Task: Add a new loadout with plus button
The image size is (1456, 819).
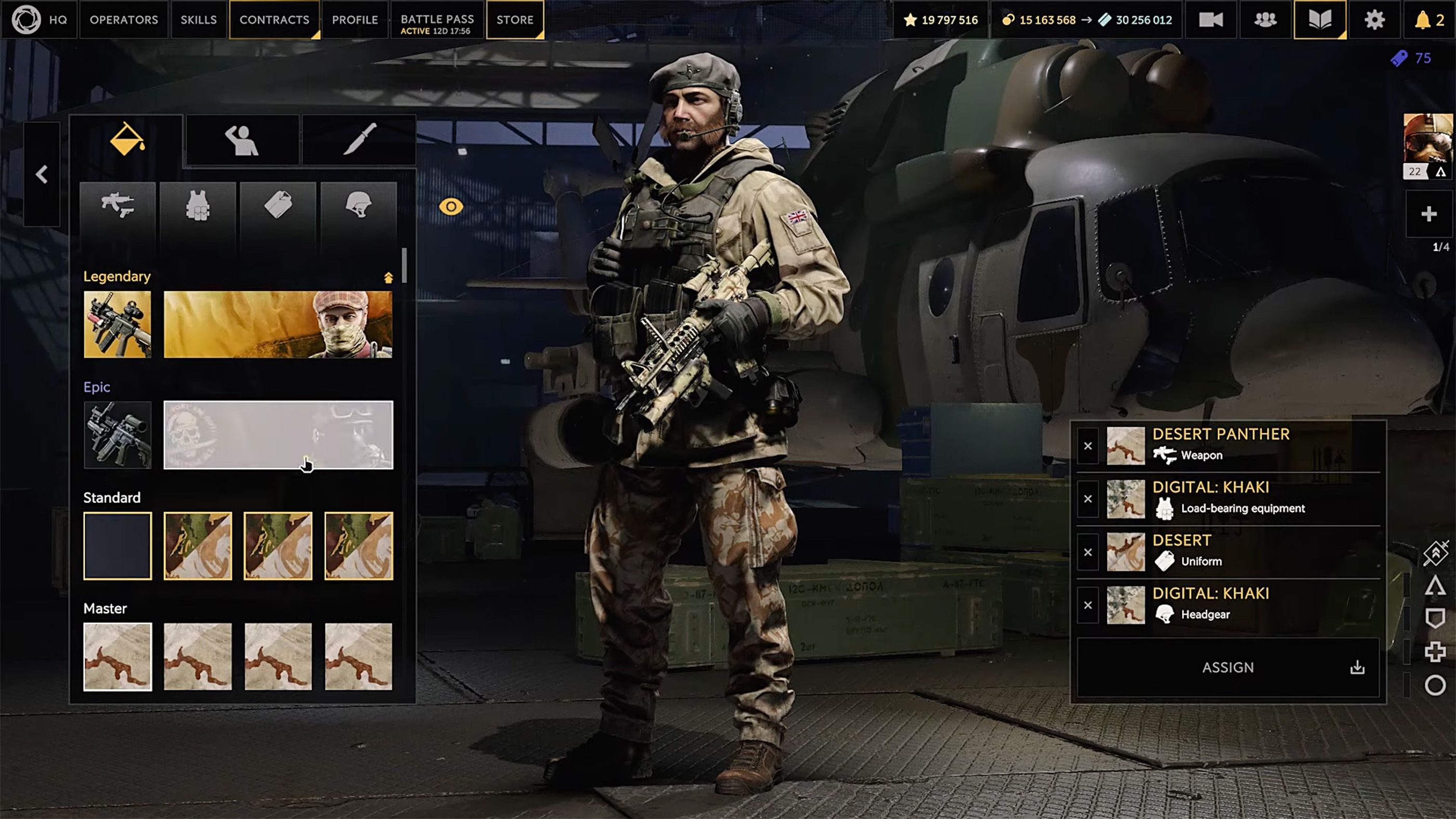Action: pos(1428,214)
